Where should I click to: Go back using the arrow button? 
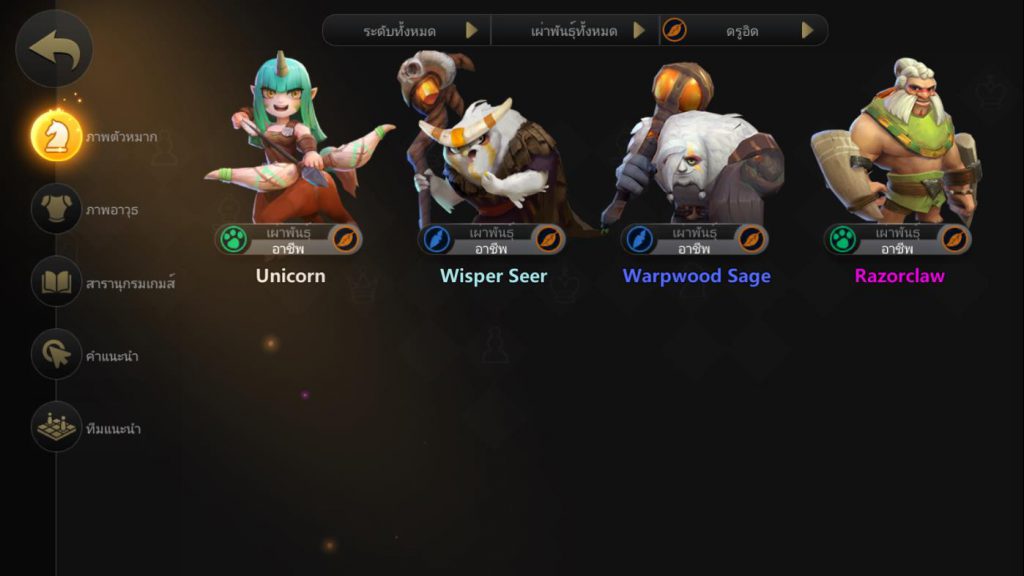54,48
